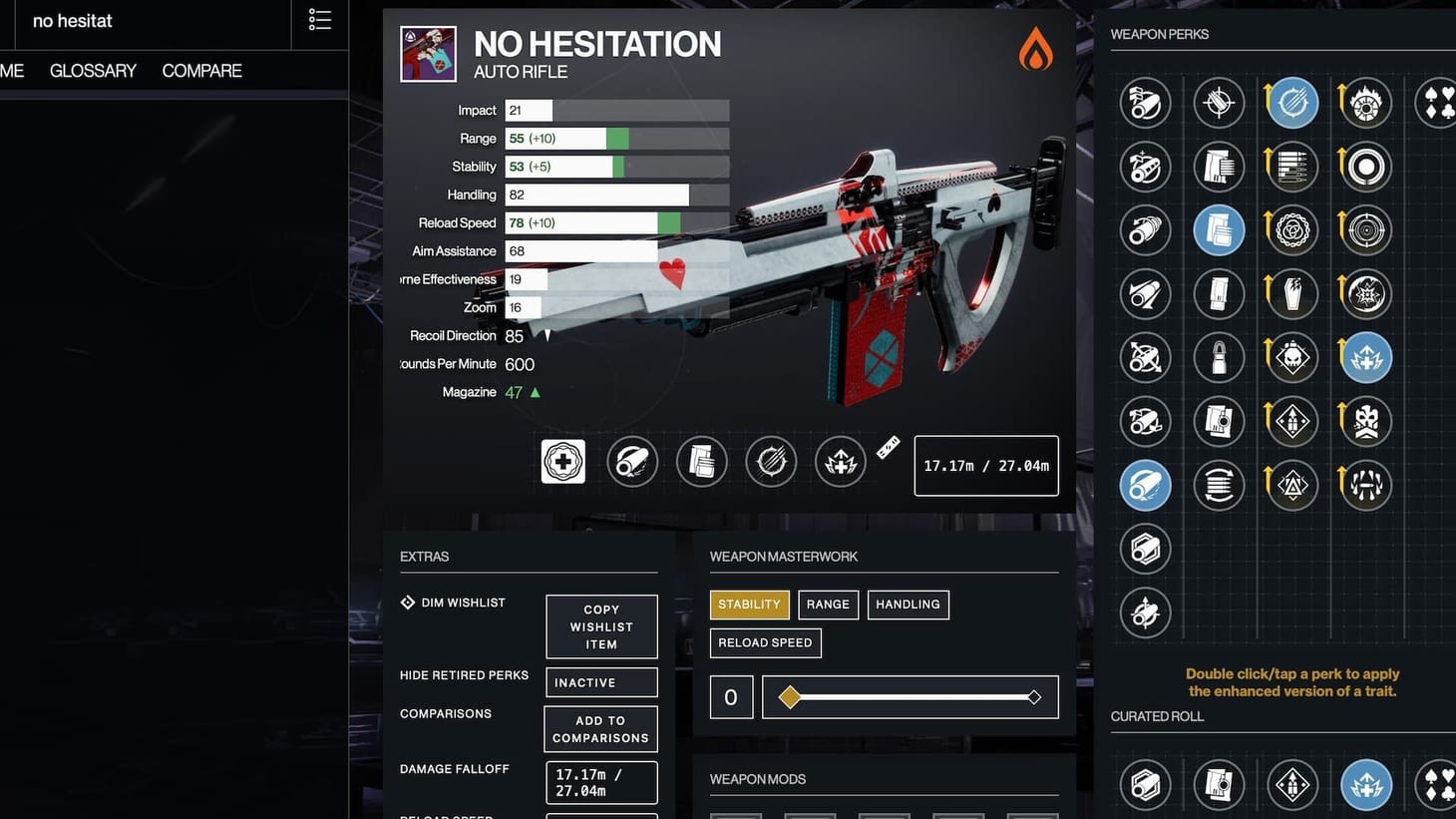1456x819 pixels.
Task: Toggle Hide Retired Perks to active
Action: point(600,682)
